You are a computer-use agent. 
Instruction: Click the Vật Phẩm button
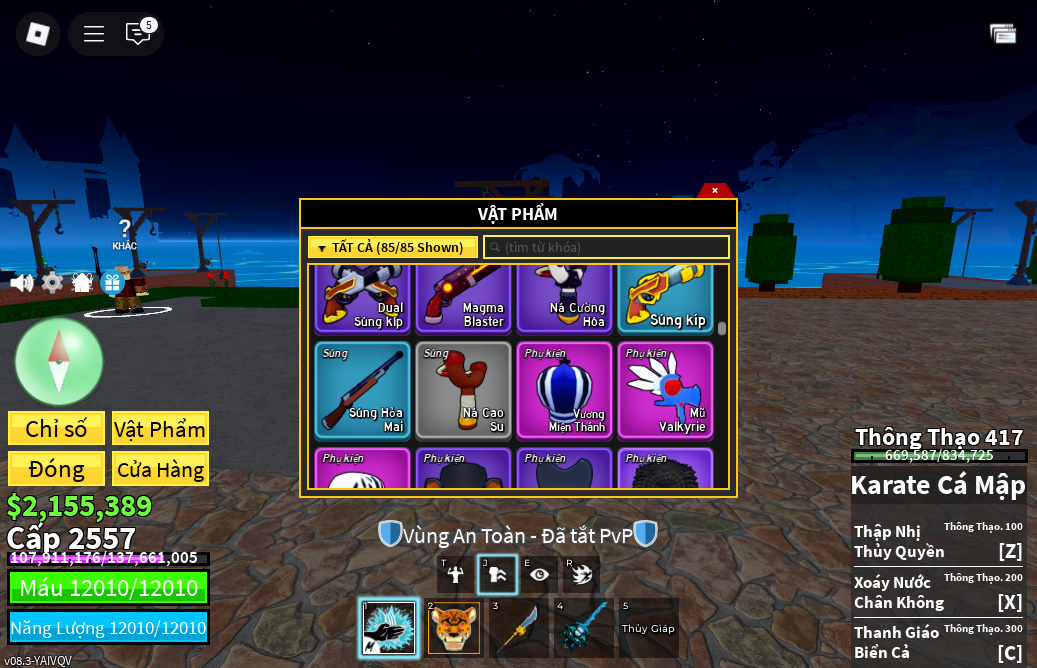click(x=160, y=429)
